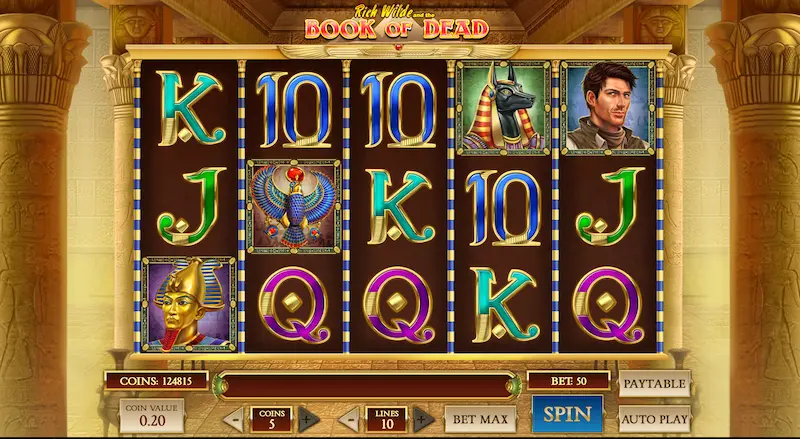This screenshot has width=800, height=439.
Task: Open the Paytable
Action: tap(655, 384)
